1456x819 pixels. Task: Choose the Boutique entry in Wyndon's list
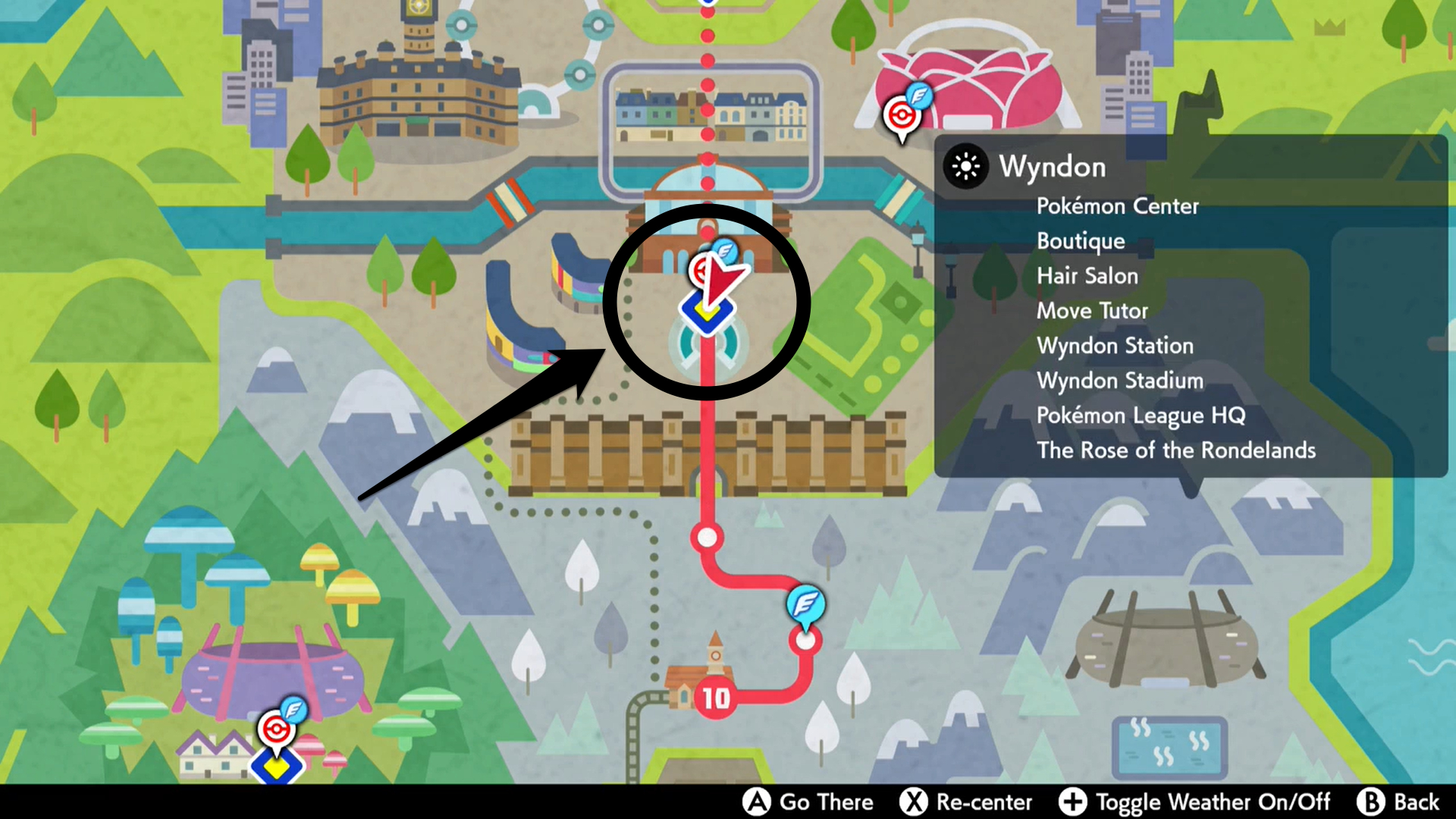point(1081,241)
